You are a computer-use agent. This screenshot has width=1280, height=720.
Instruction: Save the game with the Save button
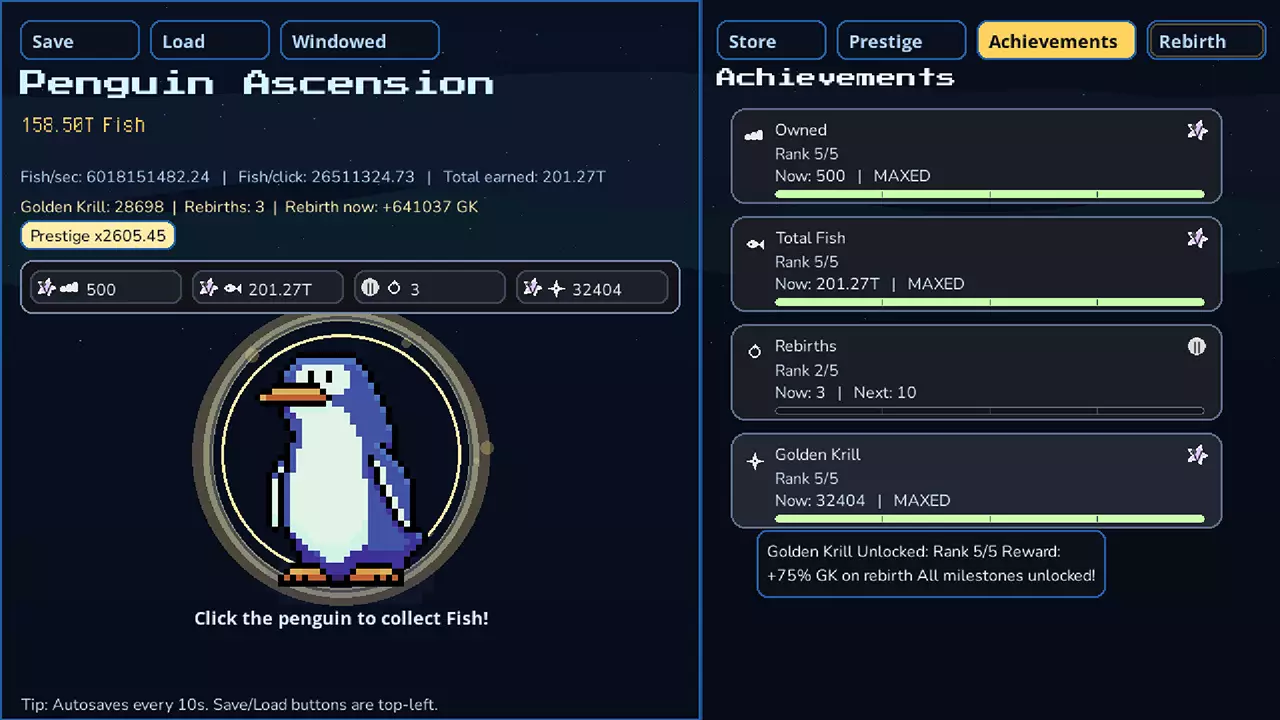click(79, 41)
